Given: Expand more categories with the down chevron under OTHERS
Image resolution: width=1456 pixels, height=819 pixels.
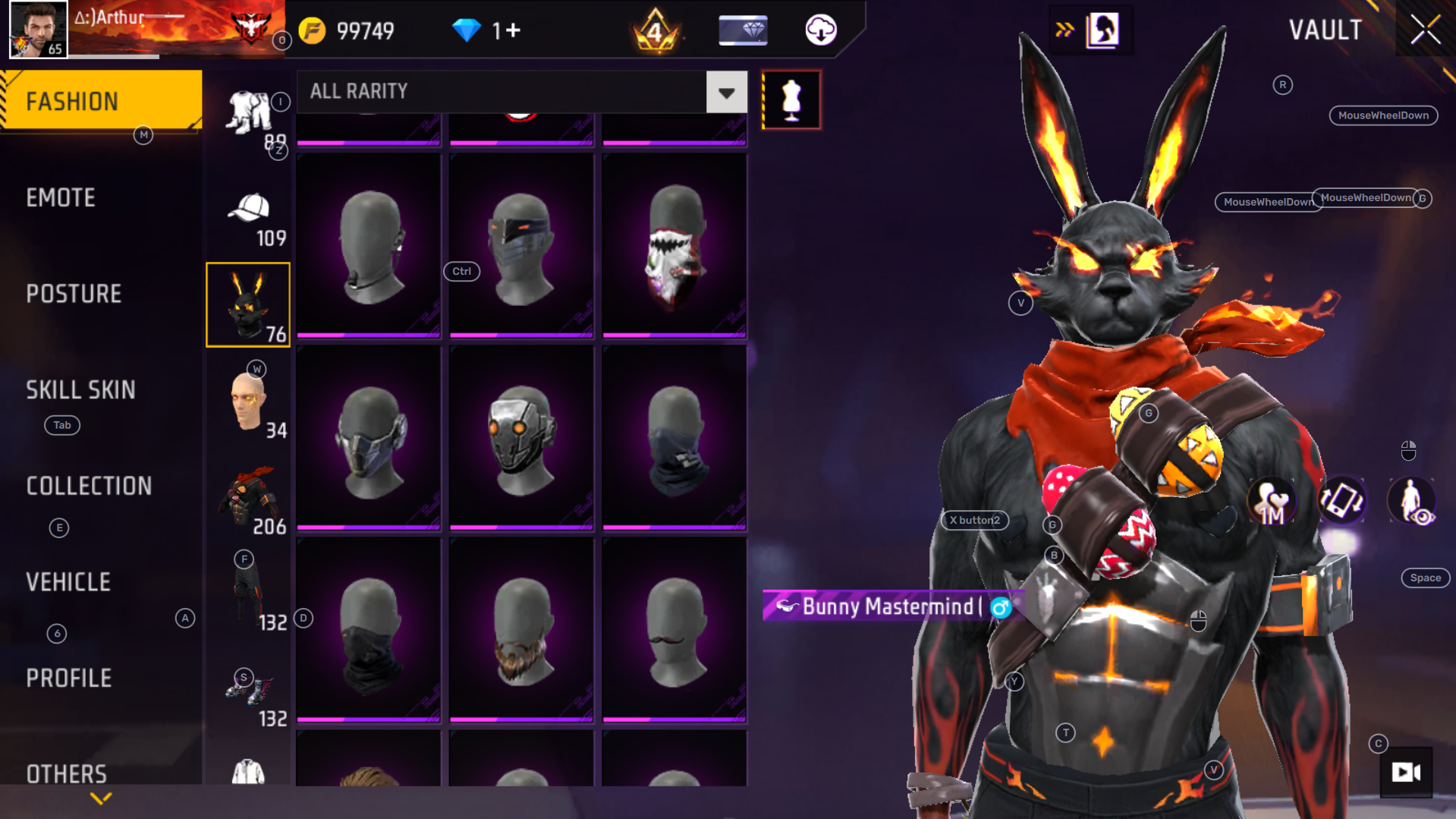Looking at the screenshot, I should tap(100, 799).
